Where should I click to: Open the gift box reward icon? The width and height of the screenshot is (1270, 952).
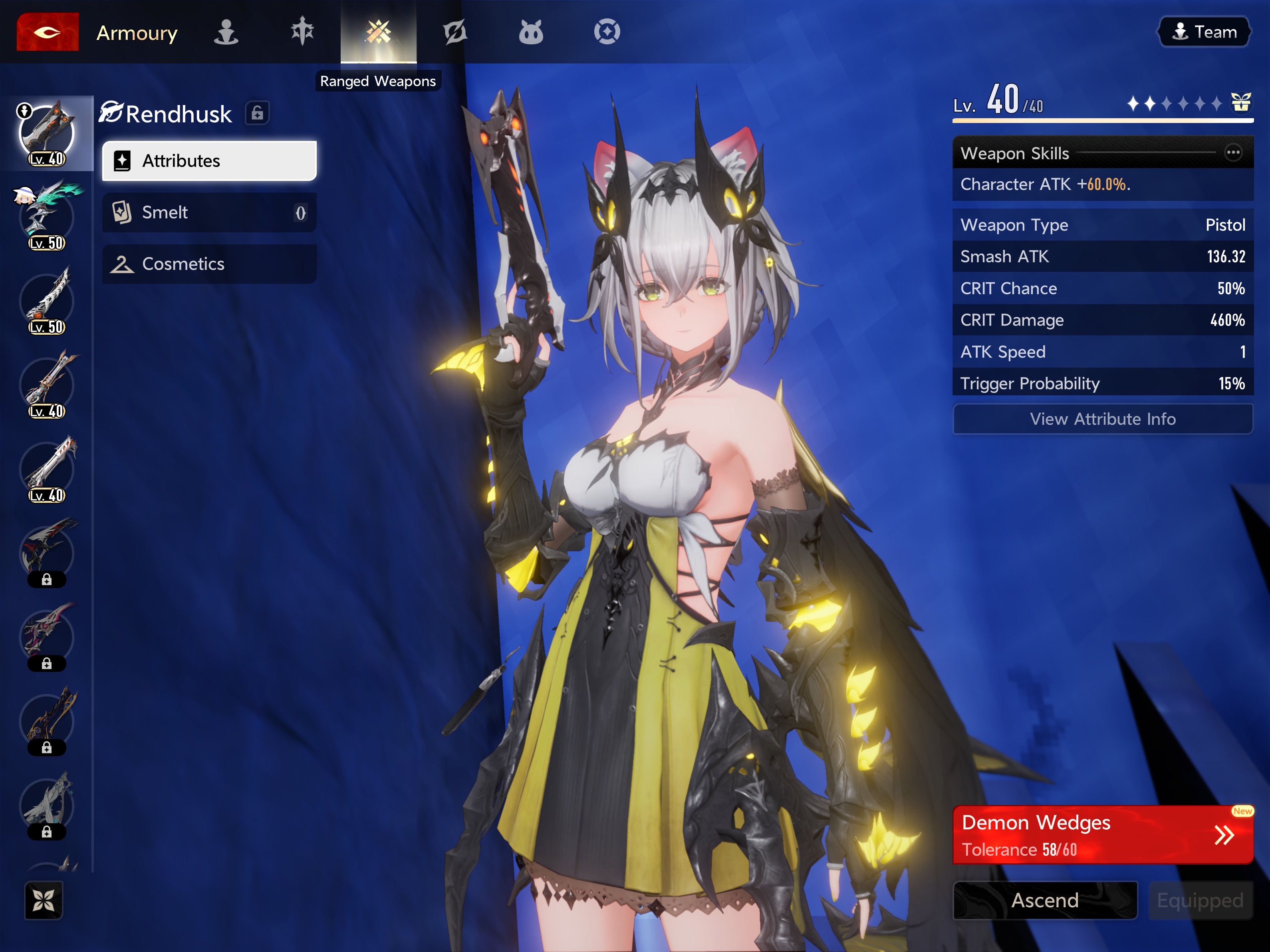click(x=1241, y=103)
